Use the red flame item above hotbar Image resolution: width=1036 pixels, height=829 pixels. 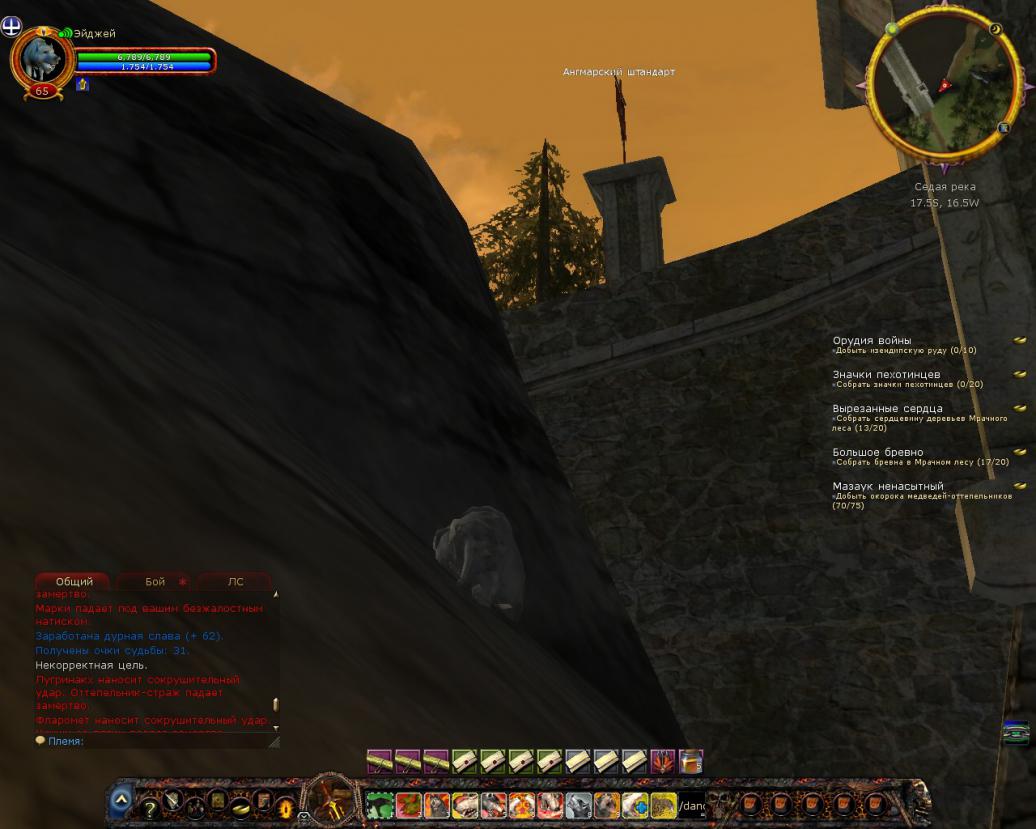(663, 761)
